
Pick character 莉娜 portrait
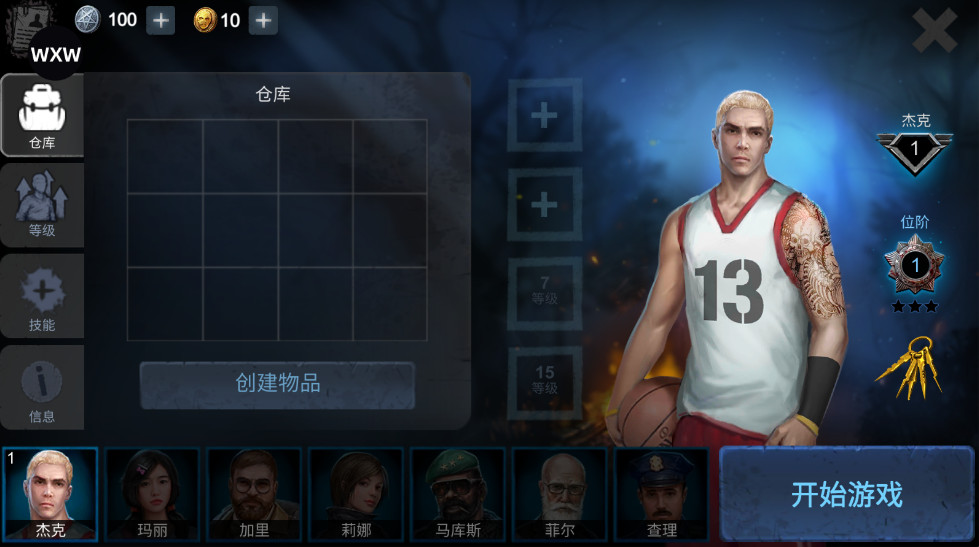coord(356,494)
